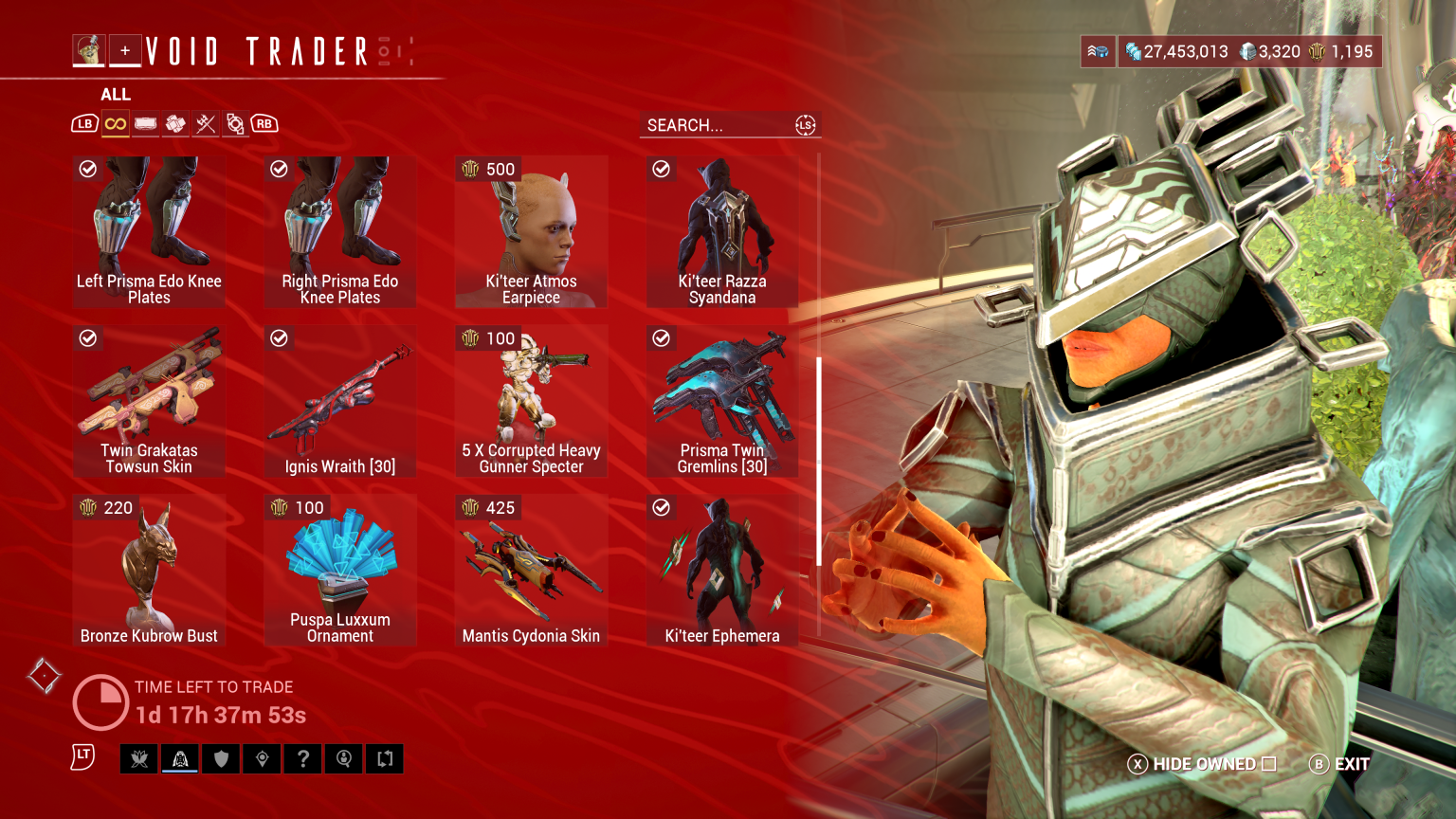Screen dimensions: 1456x819
Task: Select the All category infinity filter icon
Action: 115,123
